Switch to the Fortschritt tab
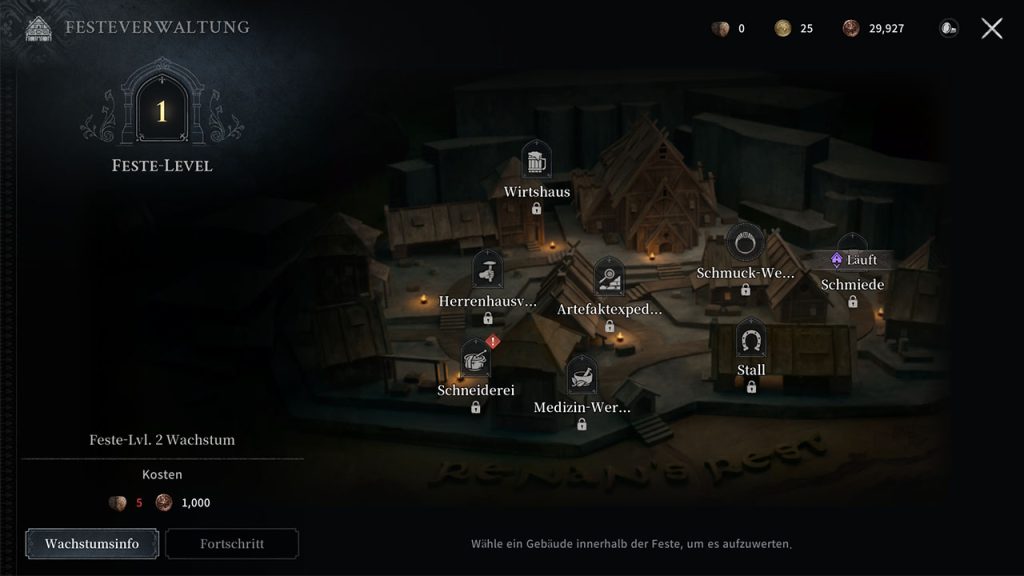 tap(232, 544)
